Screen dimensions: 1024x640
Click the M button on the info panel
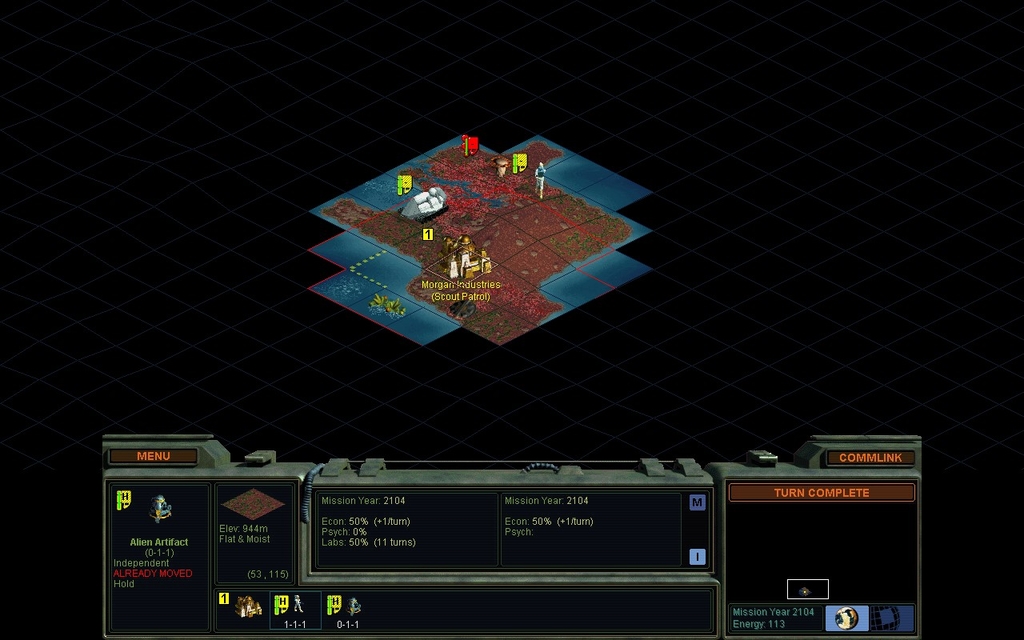point(697,503)
